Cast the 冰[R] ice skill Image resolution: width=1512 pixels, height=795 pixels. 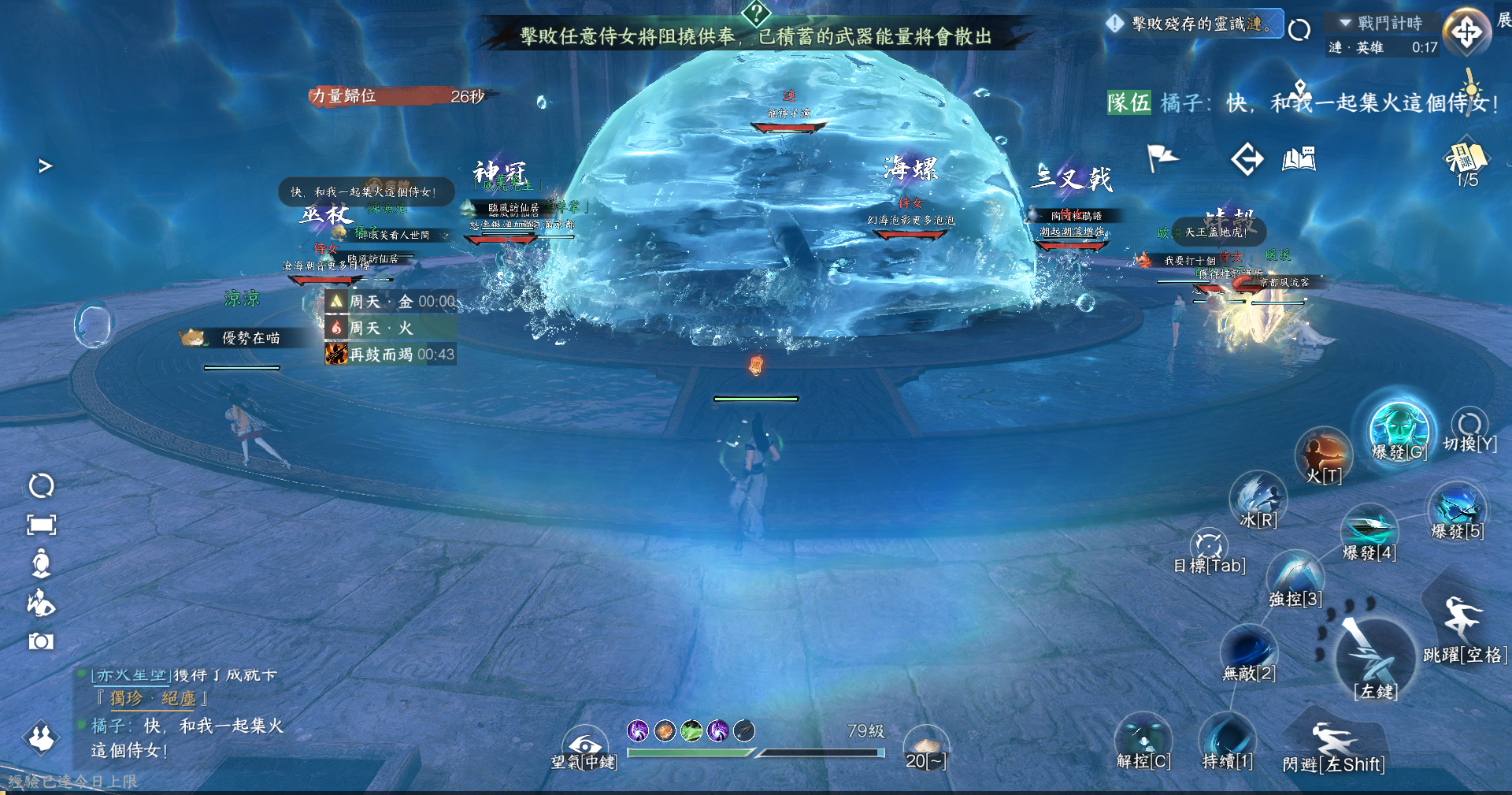pos(1258,498)
